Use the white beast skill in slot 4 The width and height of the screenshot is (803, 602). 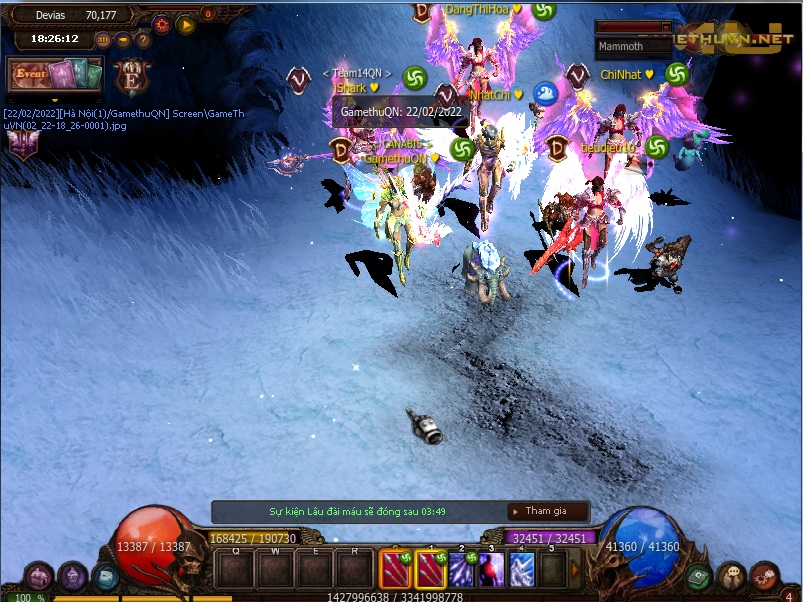523,570
